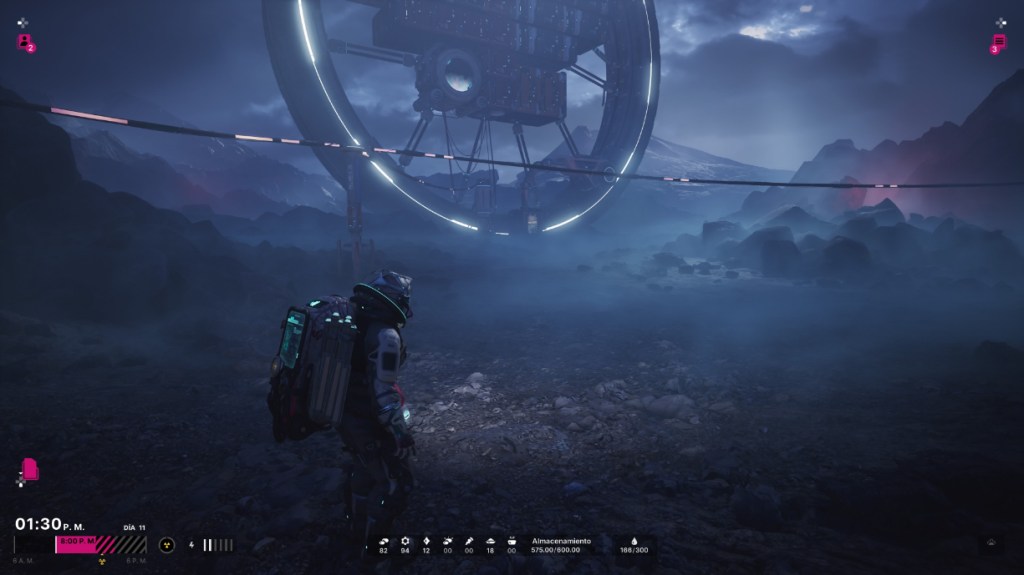Toggle the faint eye icon in the corner

pos(991,543)
